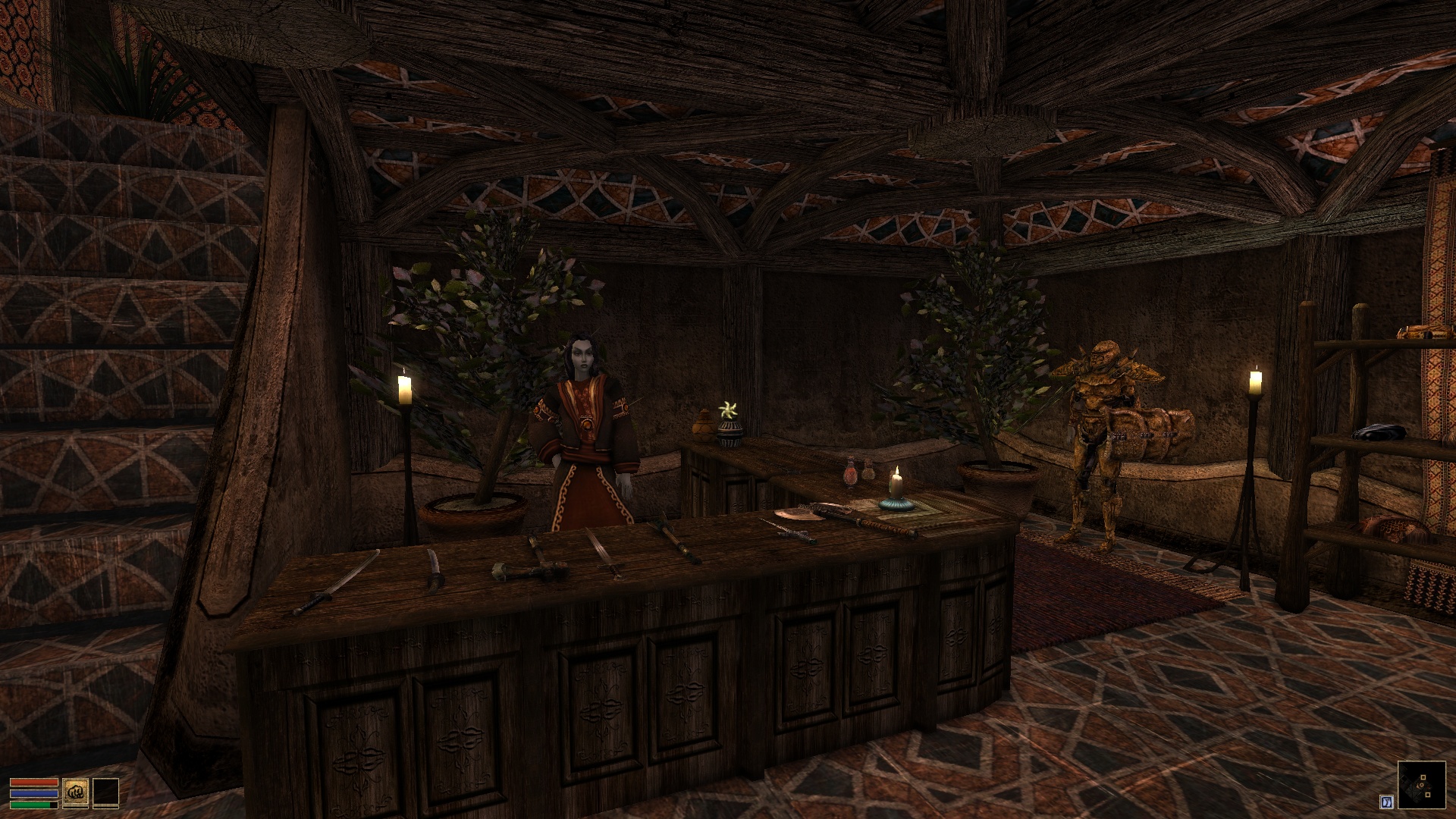Click the red health bar
Image resolution: width=1456 pixels, height=819 pixels.
[34, 782]
